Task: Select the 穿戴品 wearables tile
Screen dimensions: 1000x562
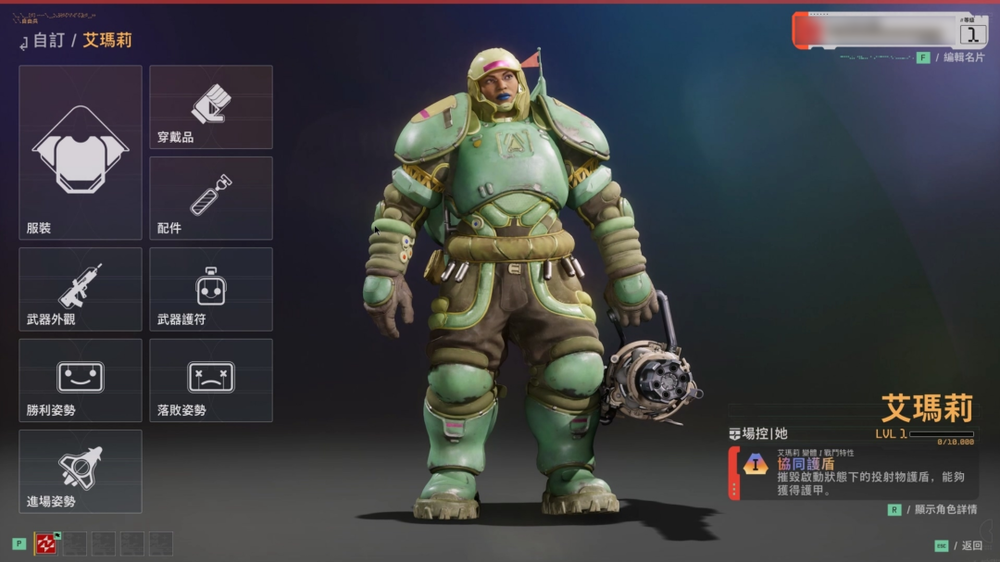Action: [211, 107]
